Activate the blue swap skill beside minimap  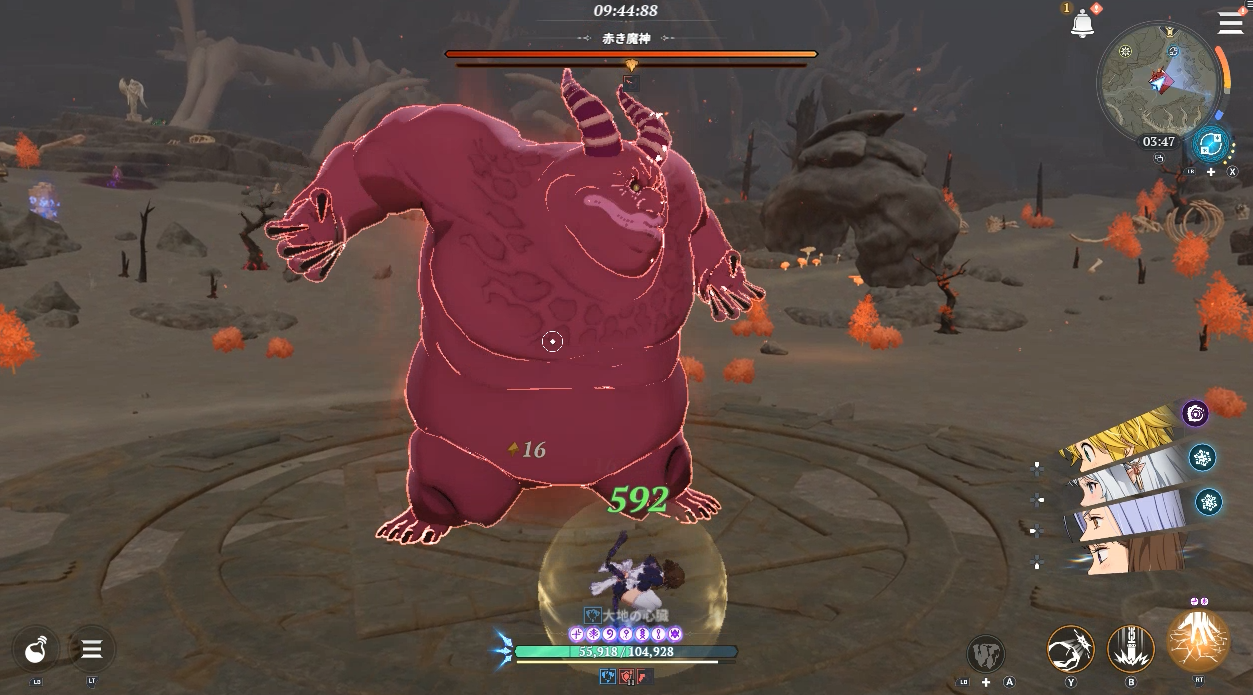1211,146
